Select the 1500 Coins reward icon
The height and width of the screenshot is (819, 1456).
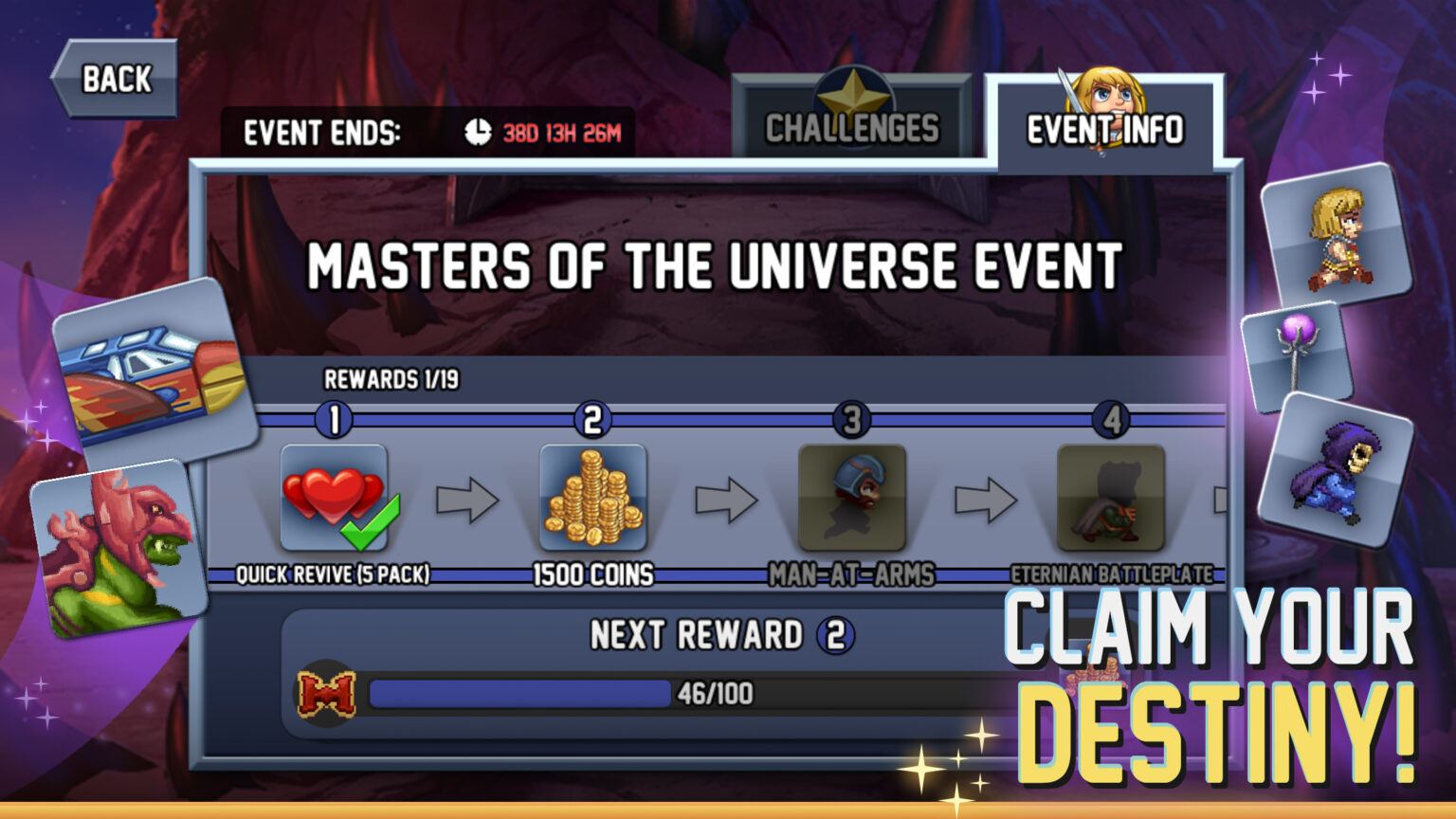click(x=592, y=498)
